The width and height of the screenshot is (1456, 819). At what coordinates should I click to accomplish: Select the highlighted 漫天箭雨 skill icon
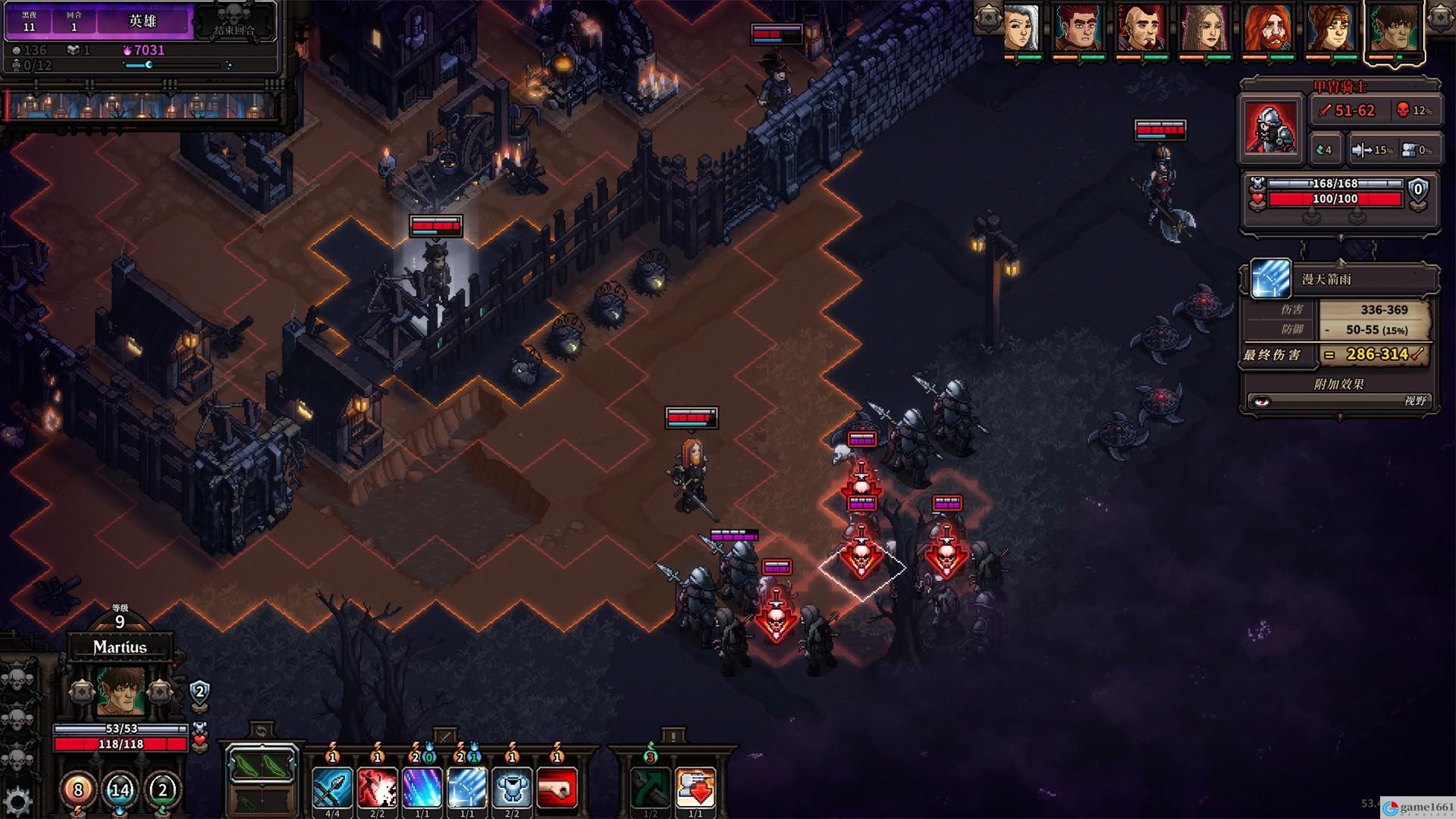tap(466, 787)
